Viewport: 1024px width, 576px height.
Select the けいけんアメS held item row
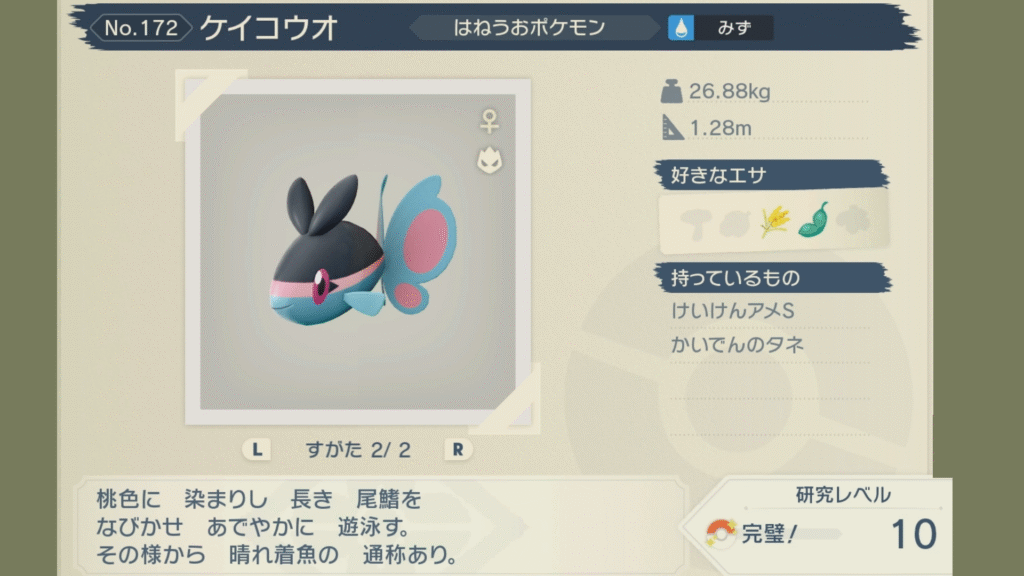click(x=734, y=312)
